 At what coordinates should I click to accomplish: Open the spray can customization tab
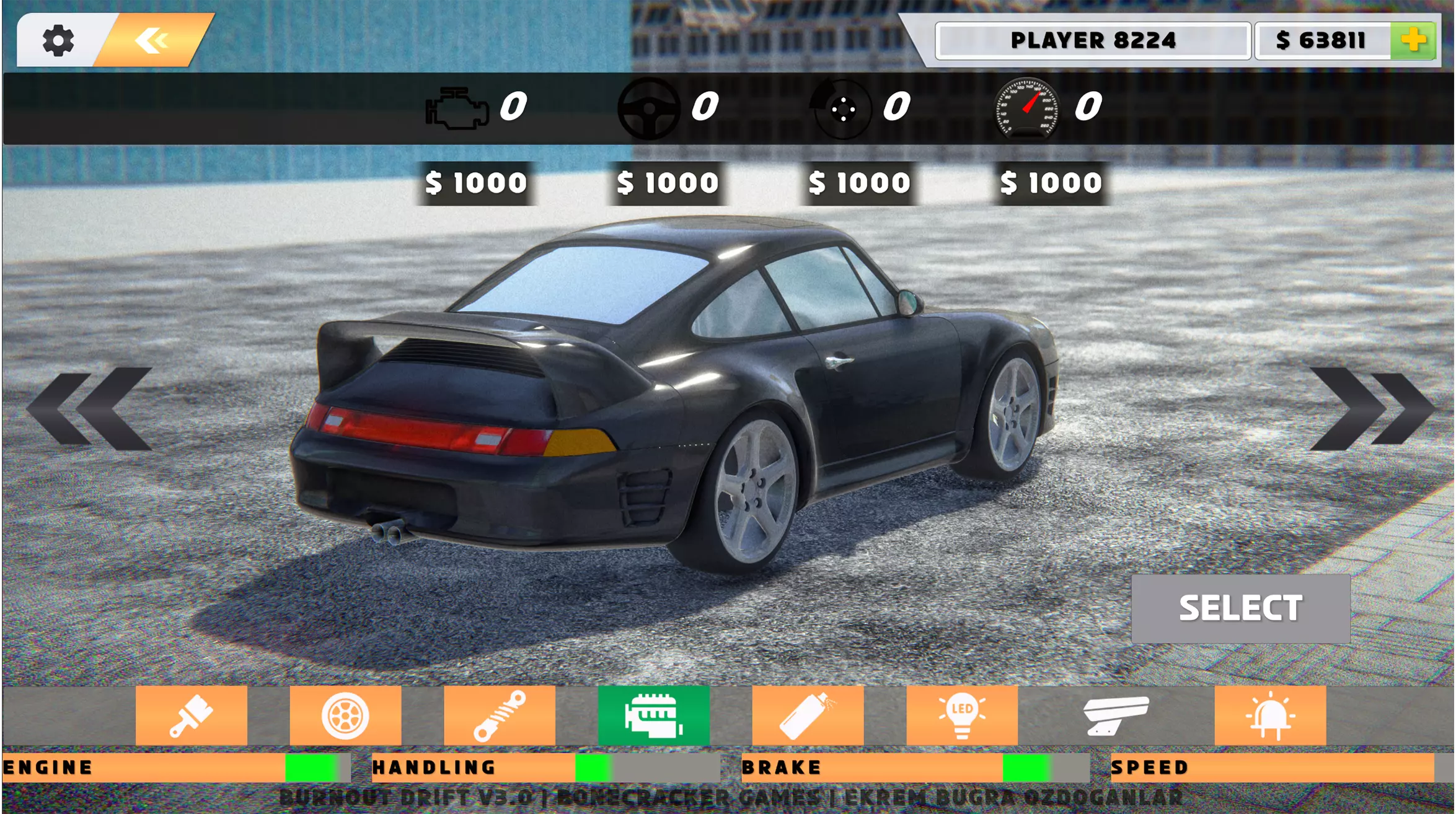[808, 716]
